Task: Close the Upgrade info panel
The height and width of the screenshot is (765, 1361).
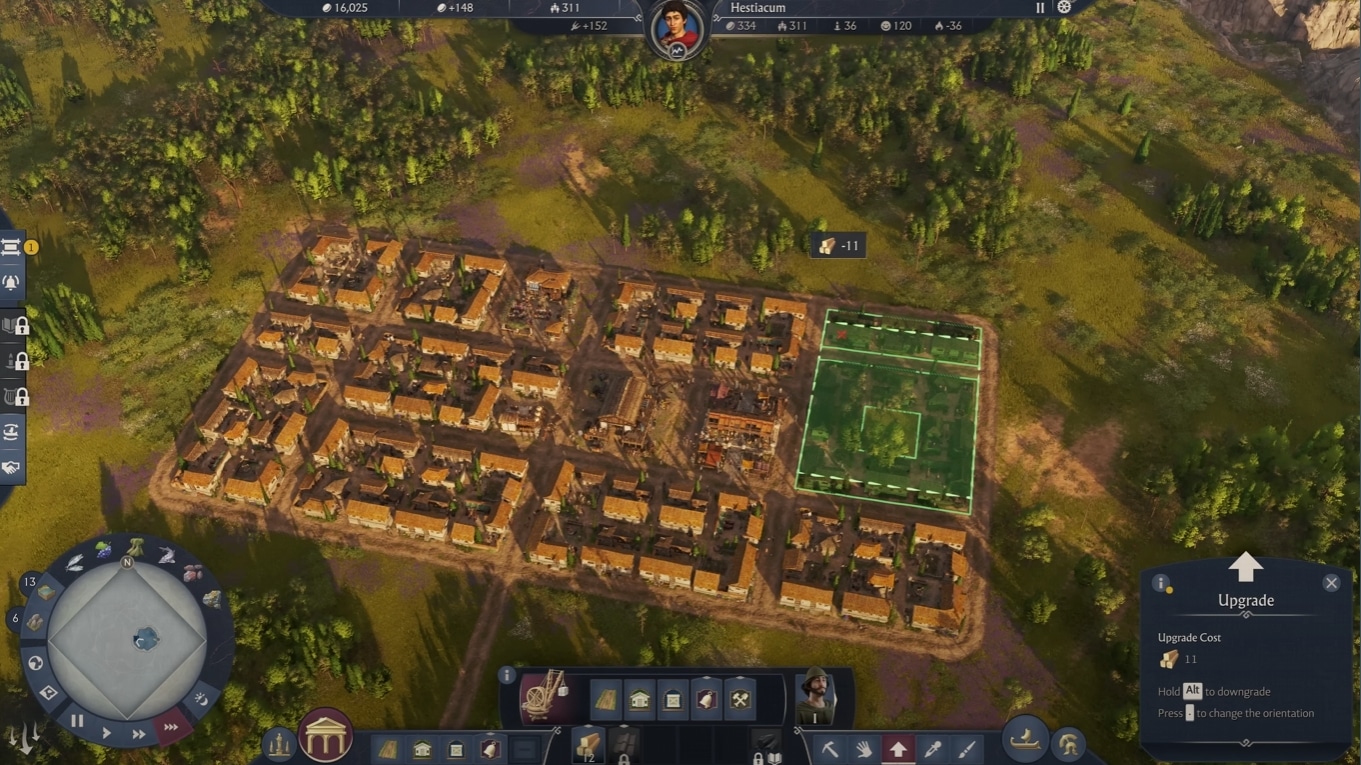Action: (x=1331, y=583)
